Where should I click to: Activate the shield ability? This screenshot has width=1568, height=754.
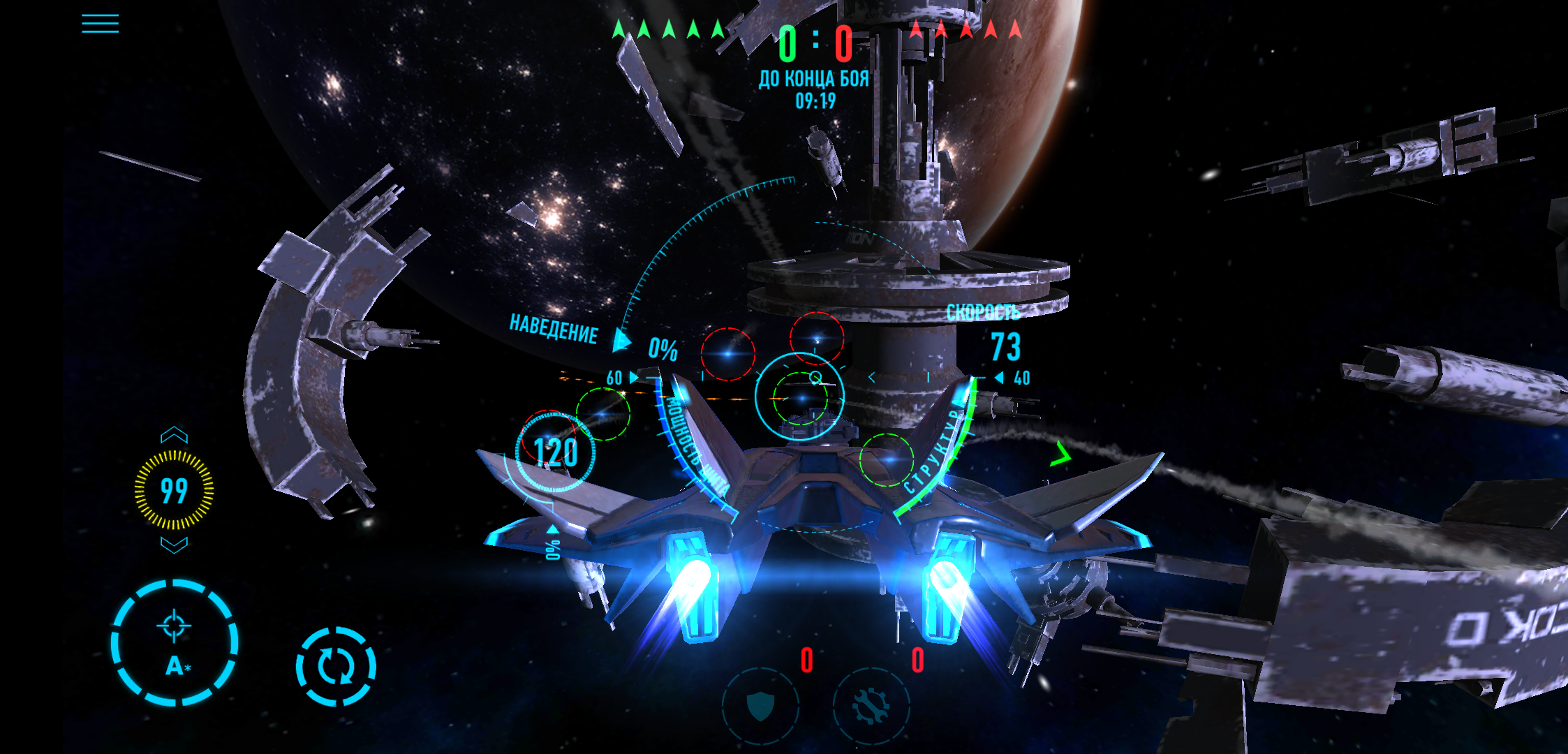click(x=760, y=707)
